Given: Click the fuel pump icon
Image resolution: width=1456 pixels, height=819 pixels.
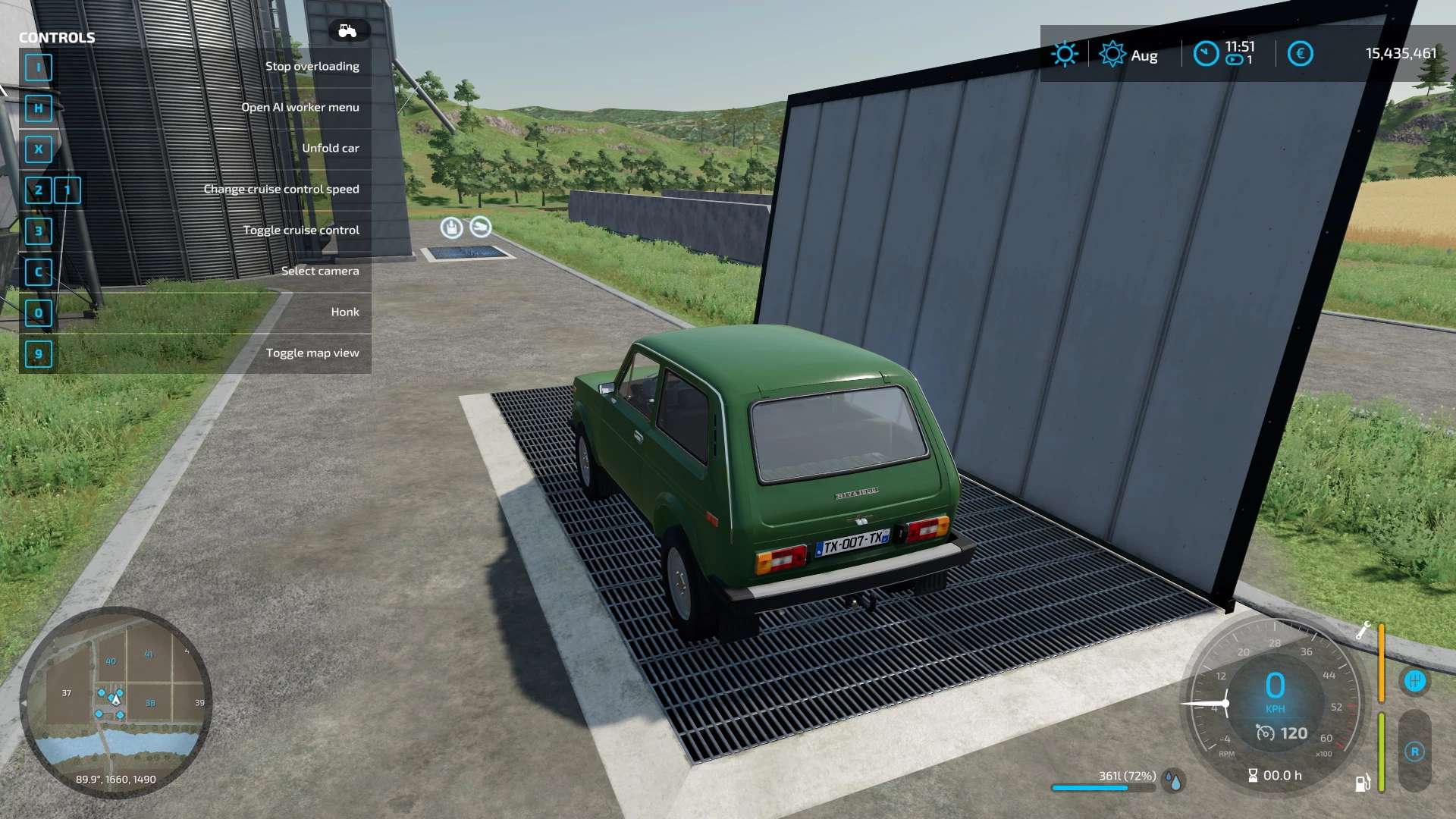Looking at the screenshot, I should click(1363, 783).
